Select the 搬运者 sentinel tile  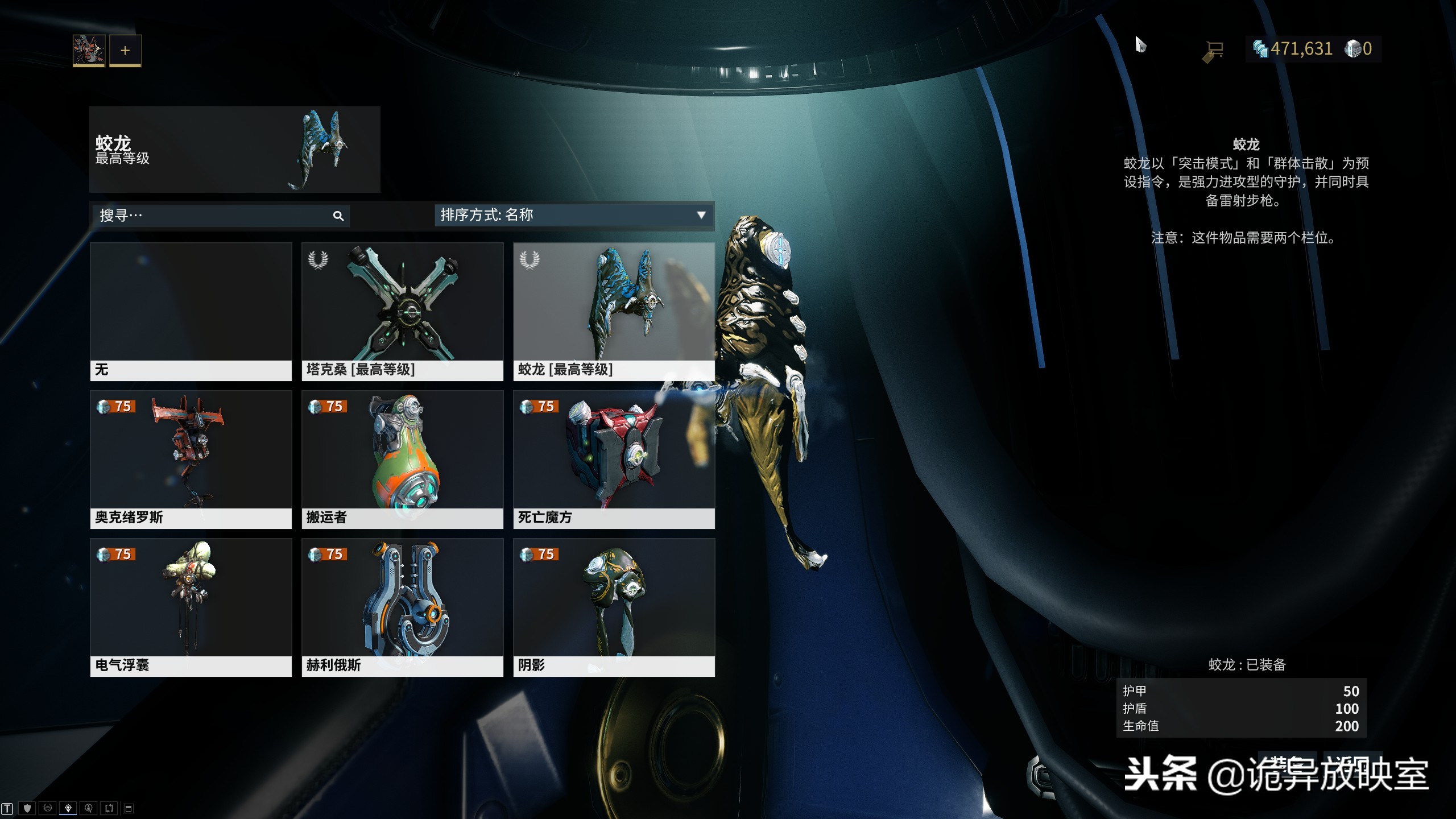pyautogui.click(x=402, y=459)
